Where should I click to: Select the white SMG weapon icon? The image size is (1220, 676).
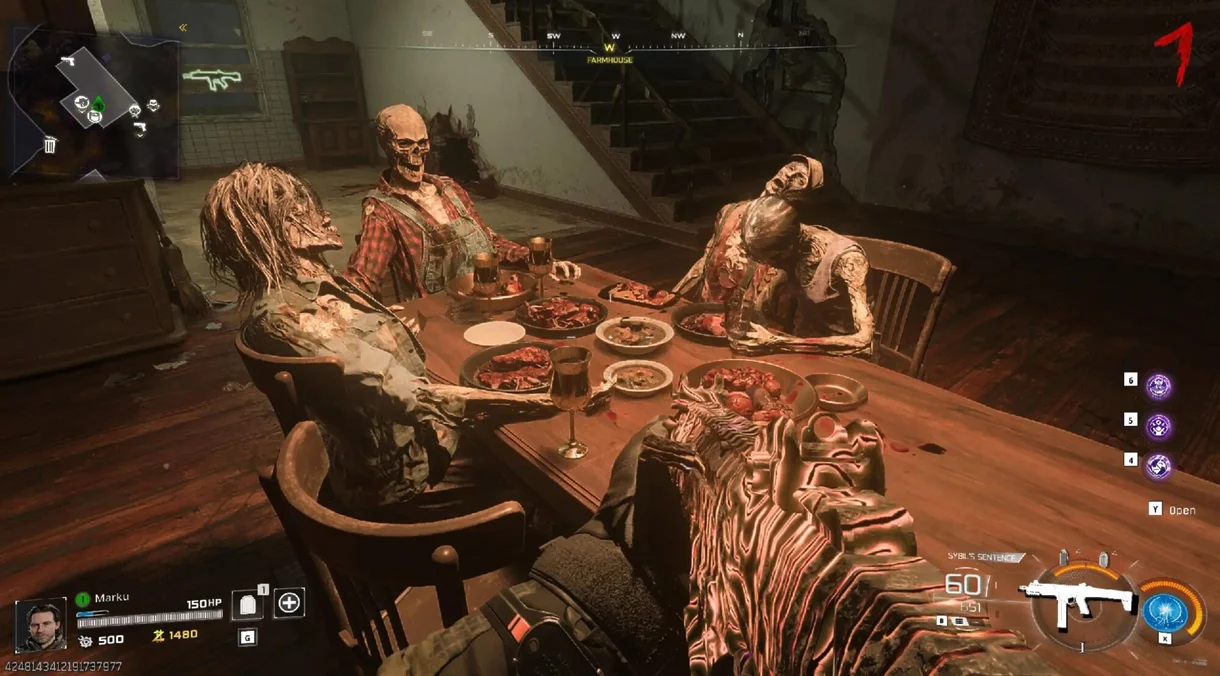(1076, 598)
